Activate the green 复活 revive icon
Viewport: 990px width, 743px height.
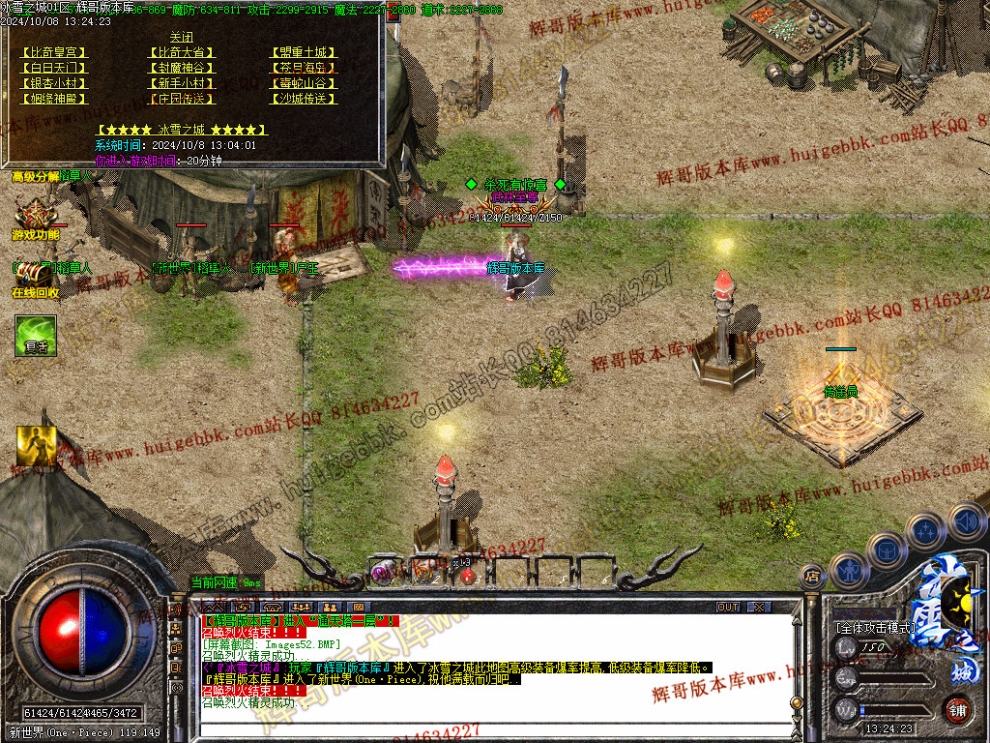35,336
